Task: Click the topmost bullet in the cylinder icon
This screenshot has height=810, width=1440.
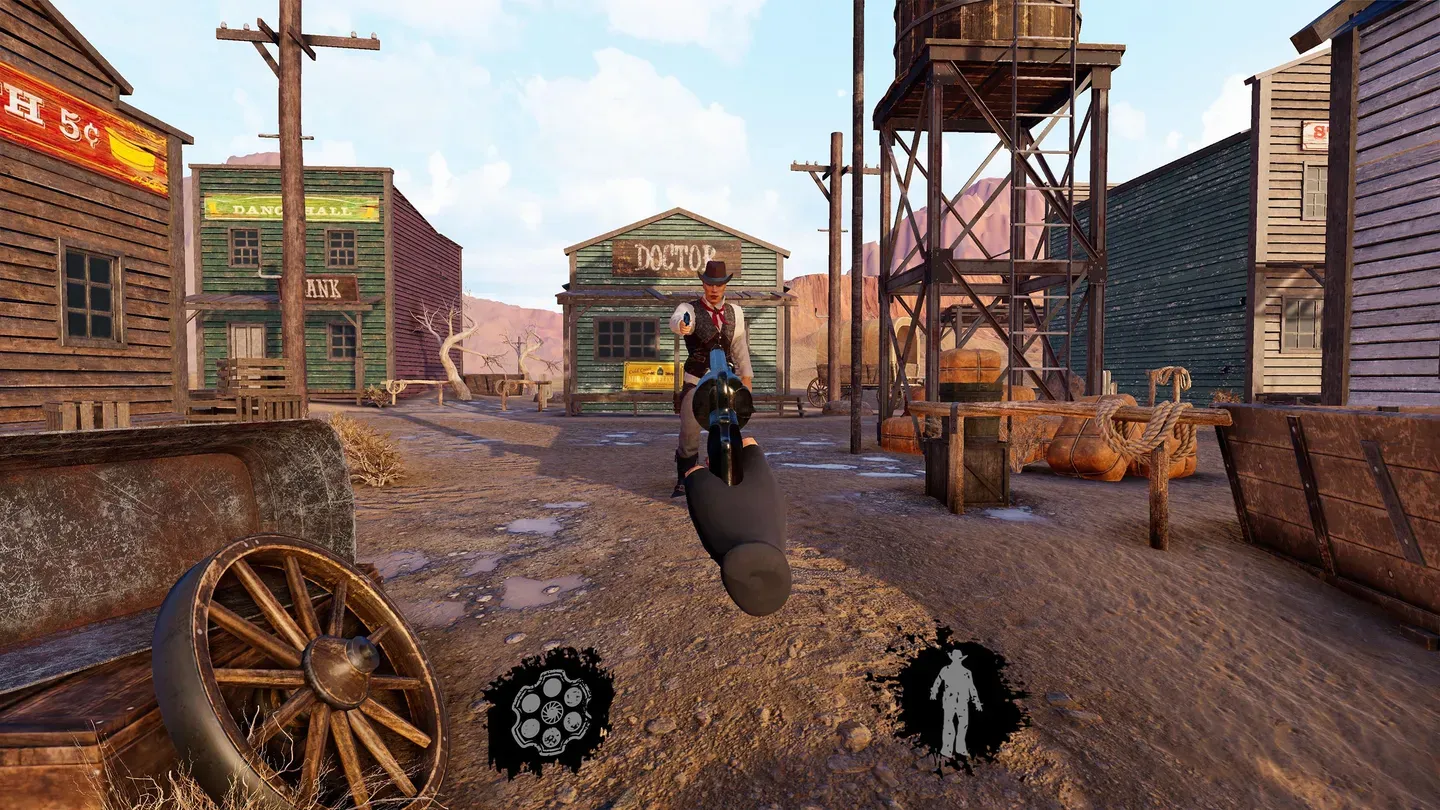Action: pyautogui.click(x=552, y=685)
